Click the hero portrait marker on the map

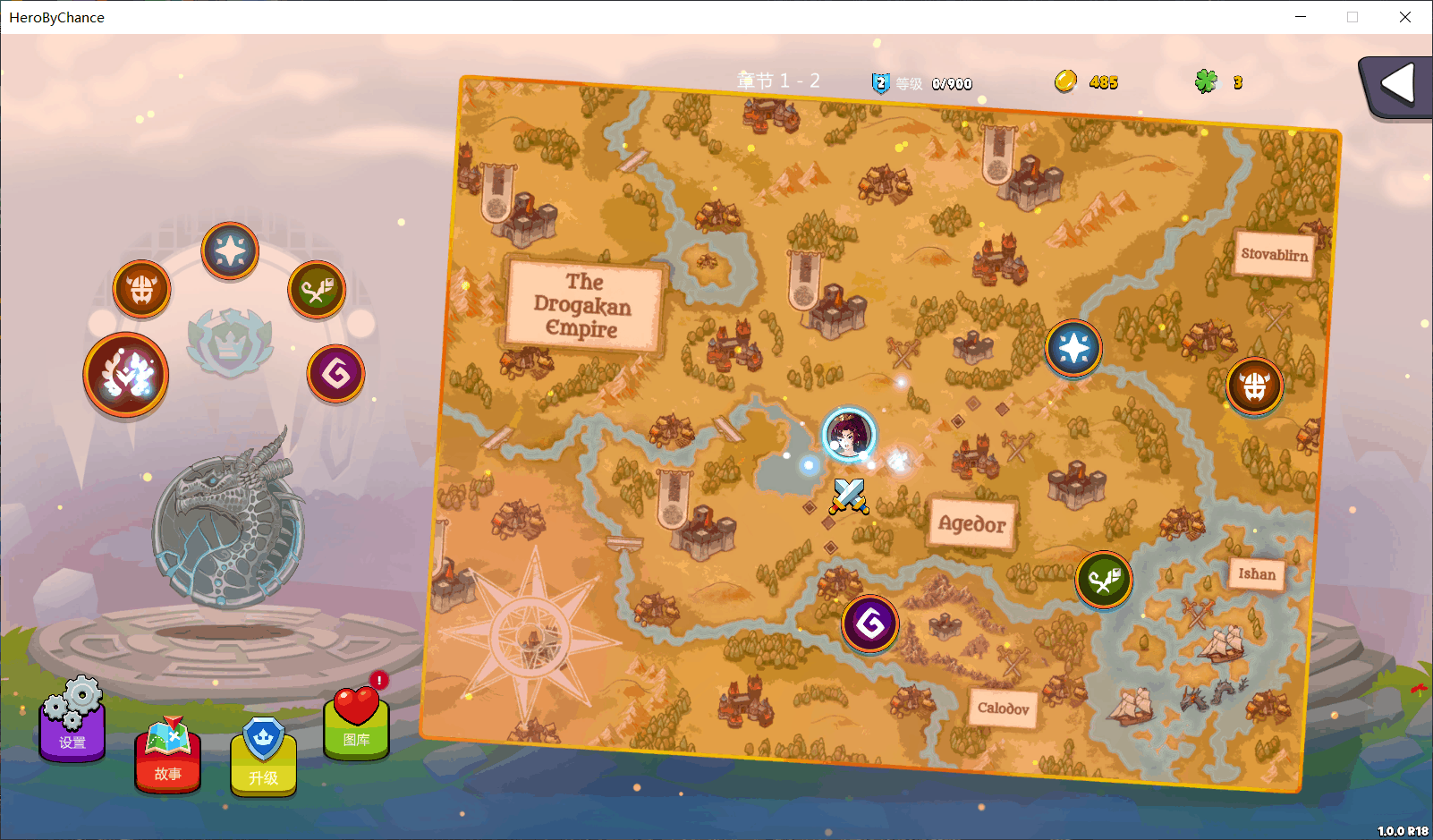point(848,435)
